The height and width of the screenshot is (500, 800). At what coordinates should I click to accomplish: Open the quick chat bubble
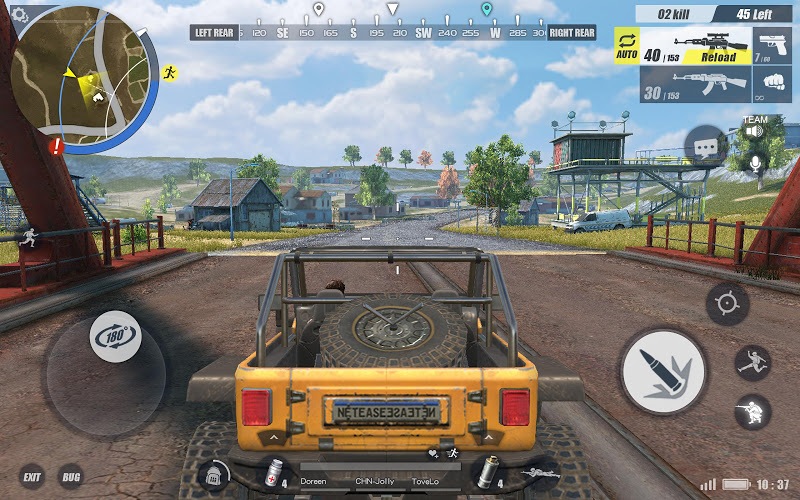[706, 146]
